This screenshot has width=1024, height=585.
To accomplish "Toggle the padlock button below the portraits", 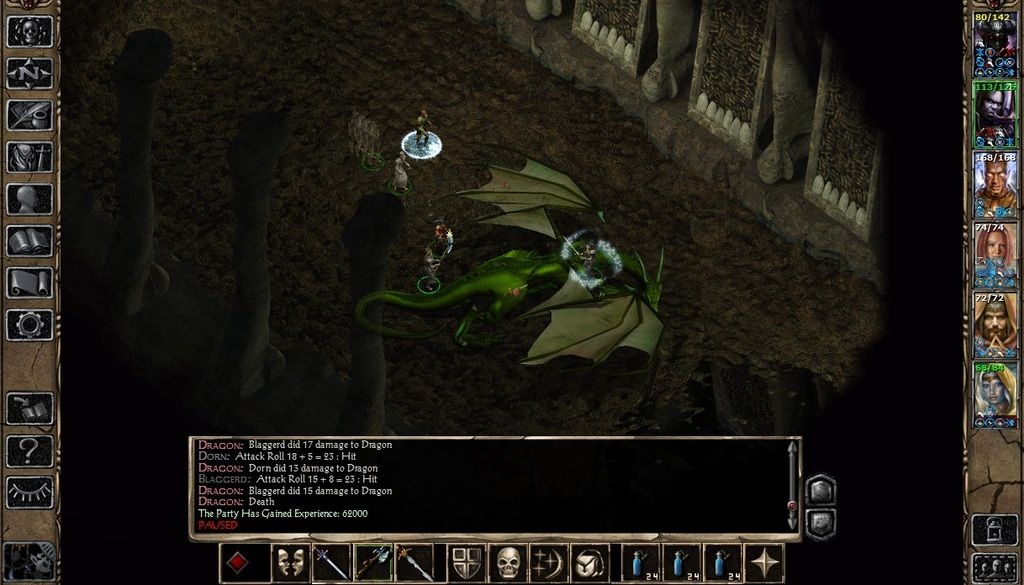I will pos(995,529).
